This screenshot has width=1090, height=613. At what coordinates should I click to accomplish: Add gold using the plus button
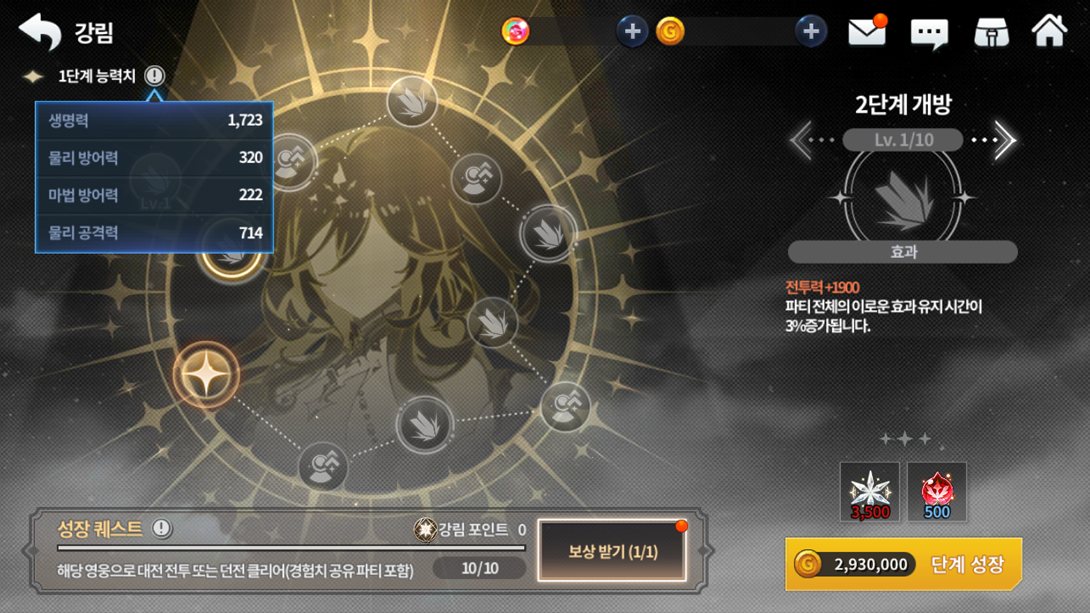[810, 32]
